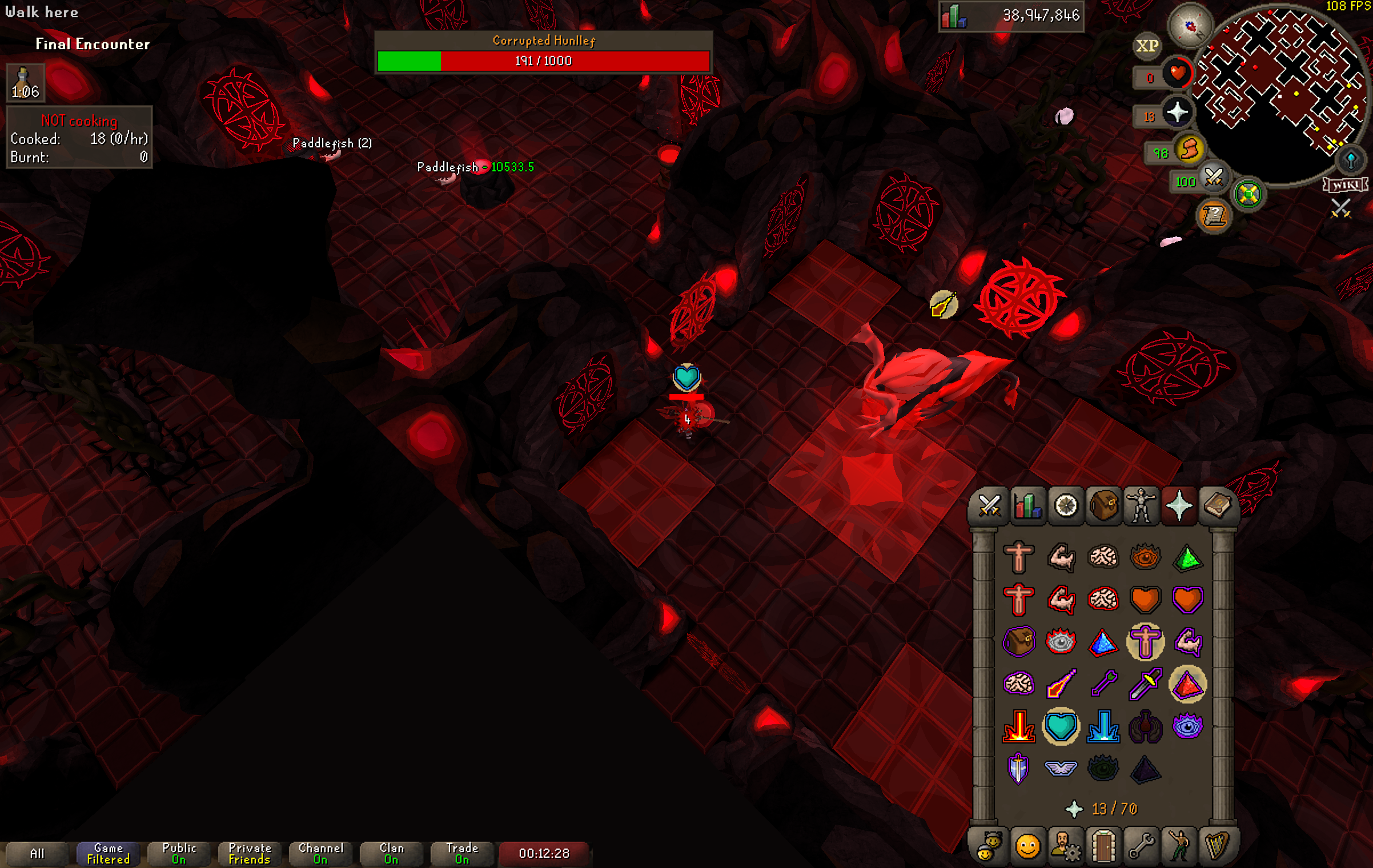This screenshot has width=1373, height=868.
Task: Use the special attack orb
Action: pyautogui.click(x=1213, y=178)
